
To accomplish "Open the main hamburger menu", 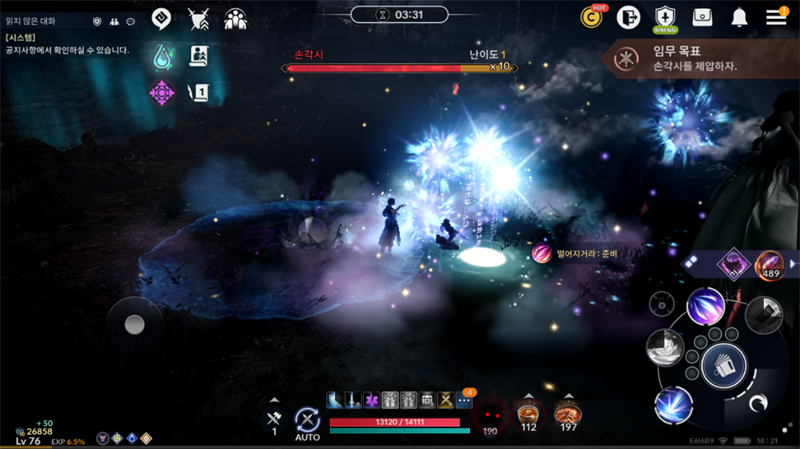I will [776, 17].
